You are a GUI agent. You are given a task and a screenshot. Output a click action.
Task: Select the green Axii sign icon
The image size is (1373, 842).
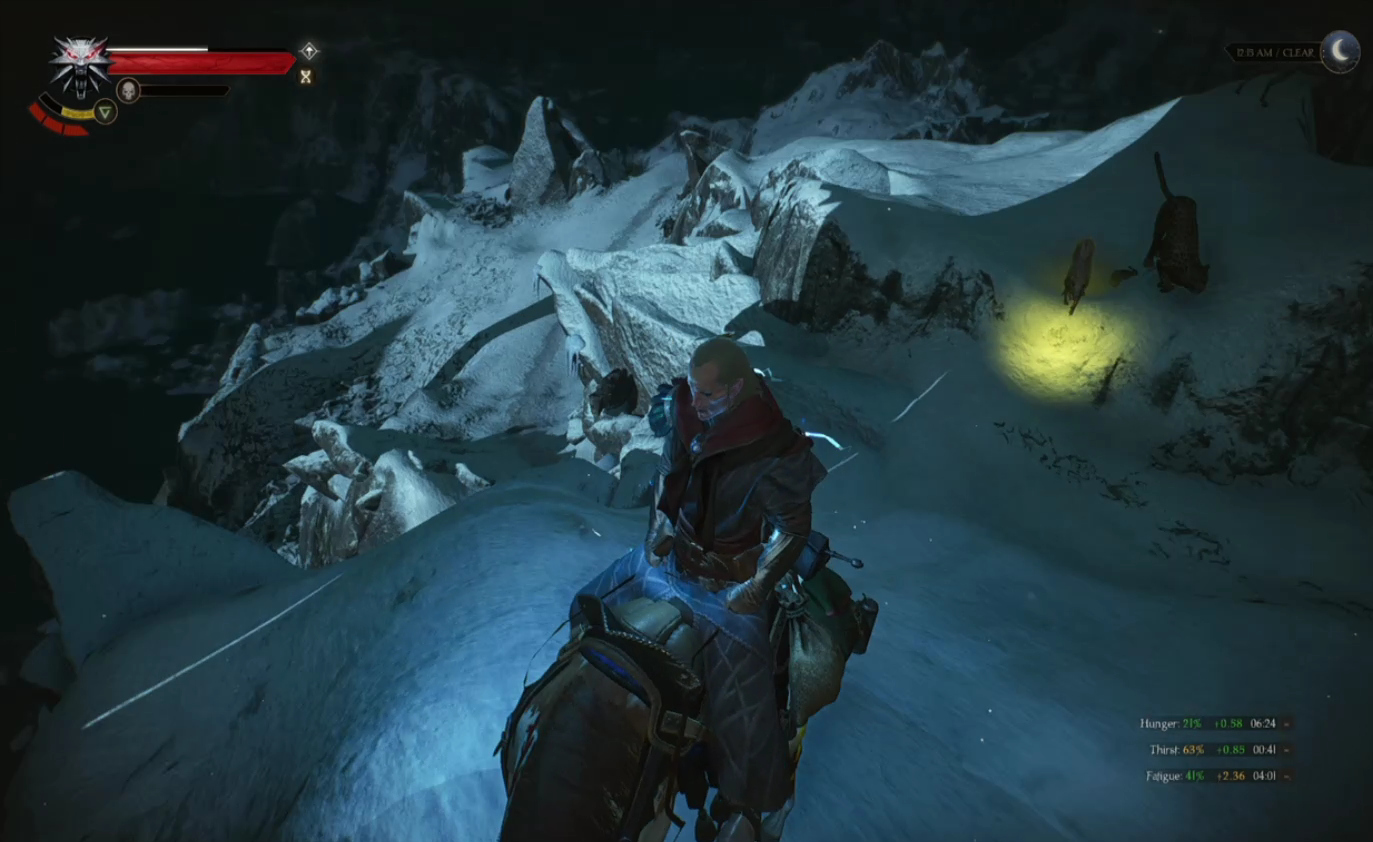coord(105,111)
